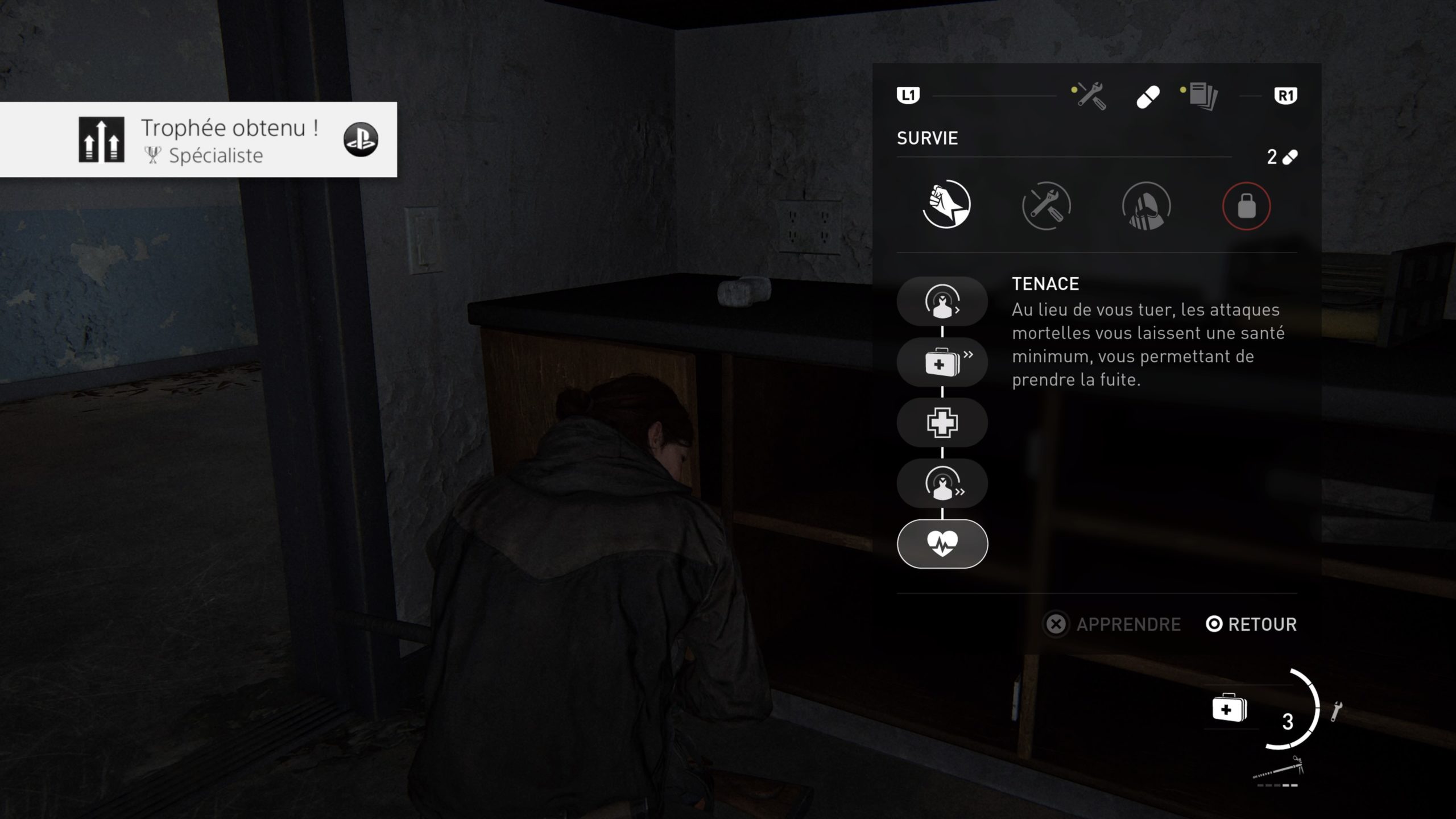Select the fist survival skill branch
Image resolution: width=1456 pixels, height=819 pixels.
[946, 205]
